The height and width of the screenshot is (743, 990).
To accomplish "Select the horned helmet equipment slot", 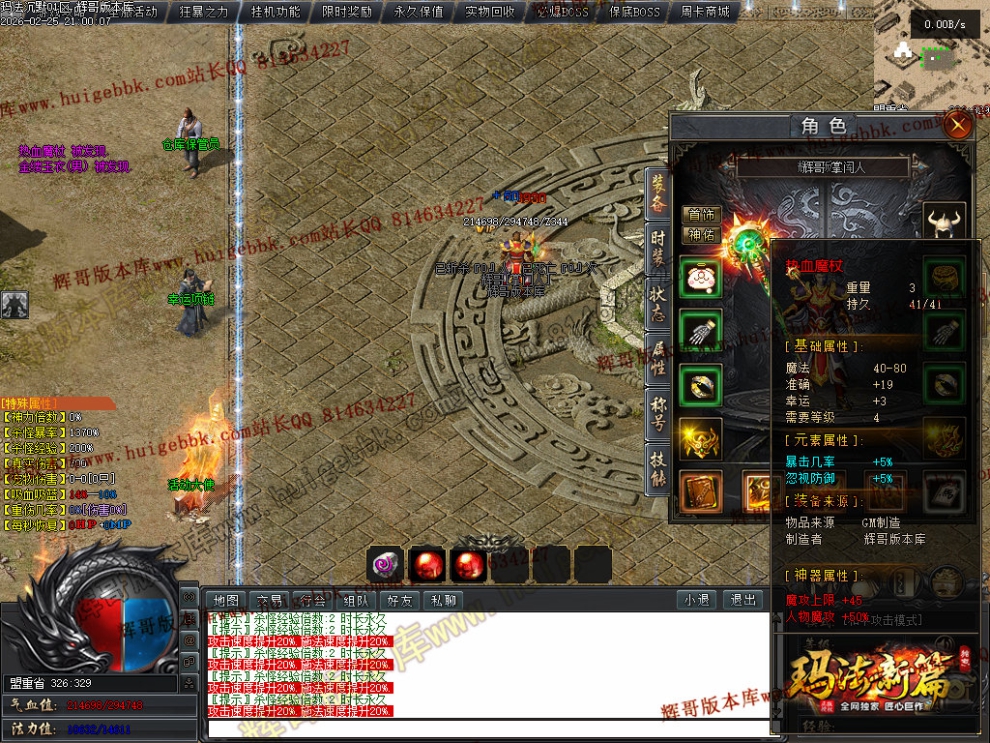I will pos(943,221).
